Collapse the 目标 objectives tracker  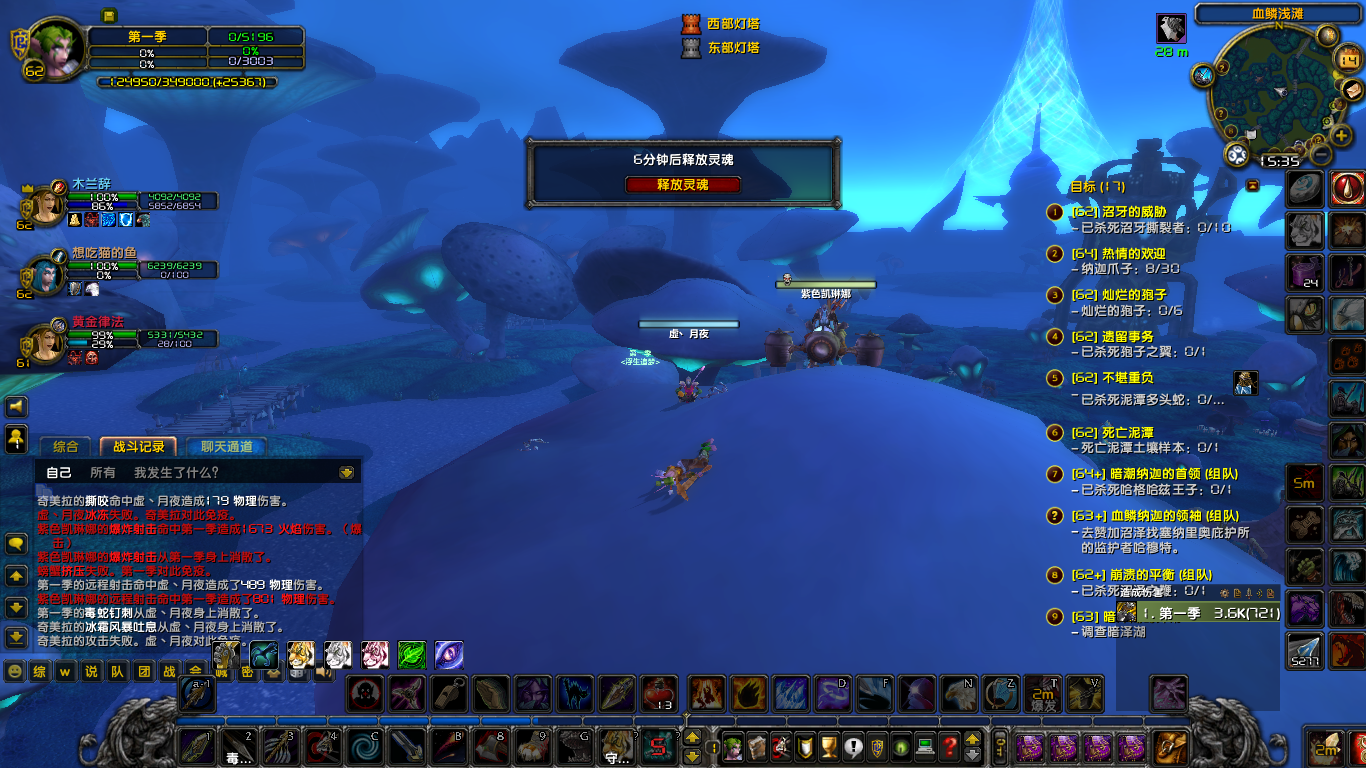pyautogui.click(x=1252, y=186)
